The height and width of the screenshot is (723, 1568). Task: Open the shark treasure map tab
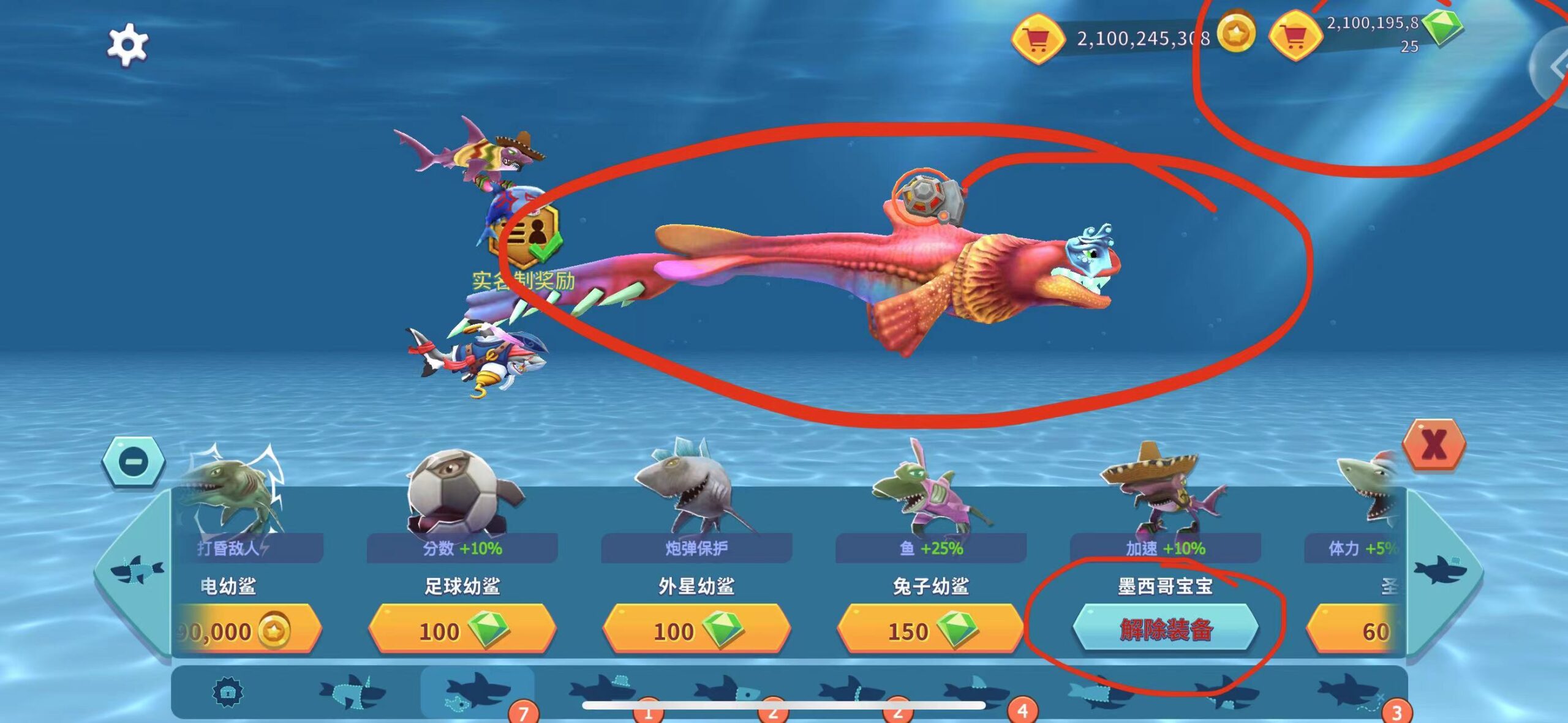point(1351,692)
